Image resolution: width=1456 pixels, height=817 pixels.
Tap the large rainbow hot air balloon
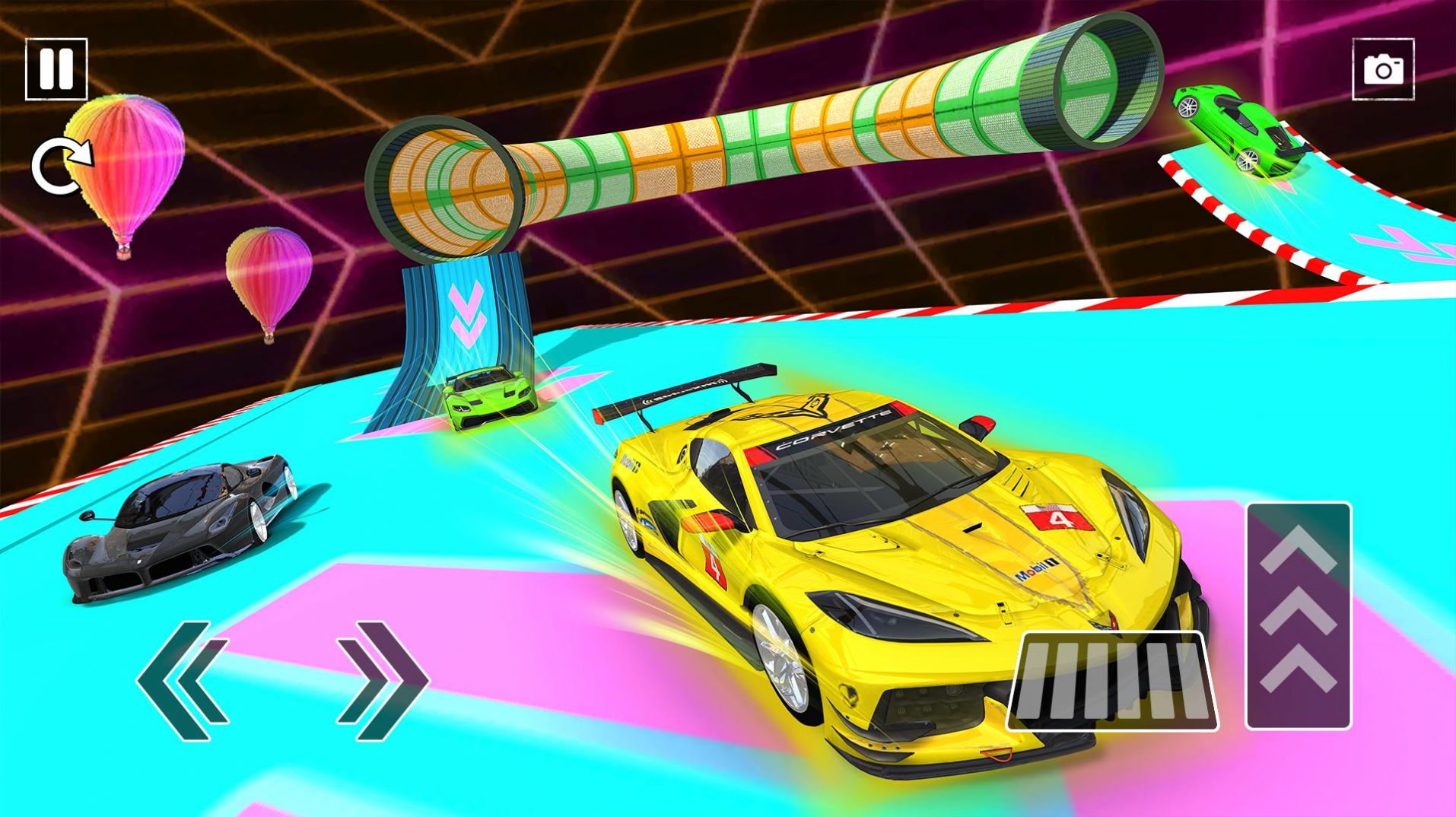click(126, 164)
